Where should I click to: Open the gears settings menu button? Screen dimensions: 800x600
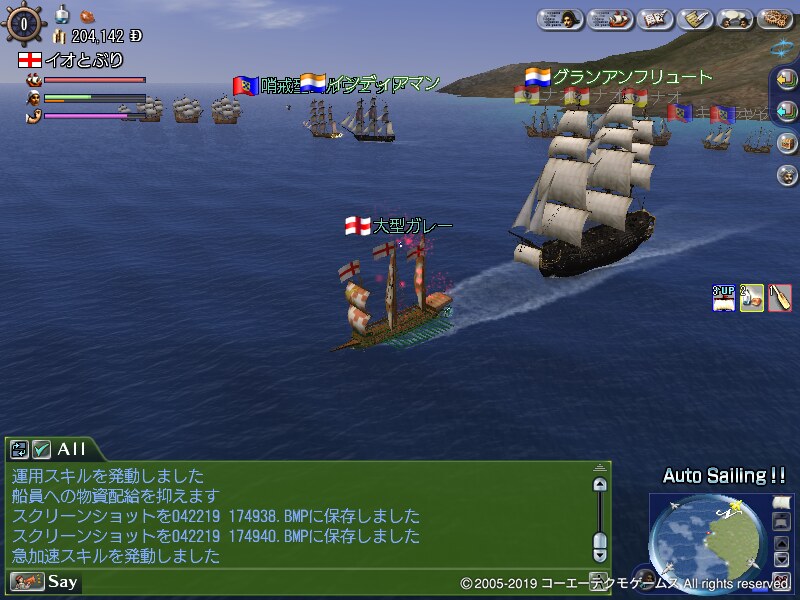(x=777, y=17)
